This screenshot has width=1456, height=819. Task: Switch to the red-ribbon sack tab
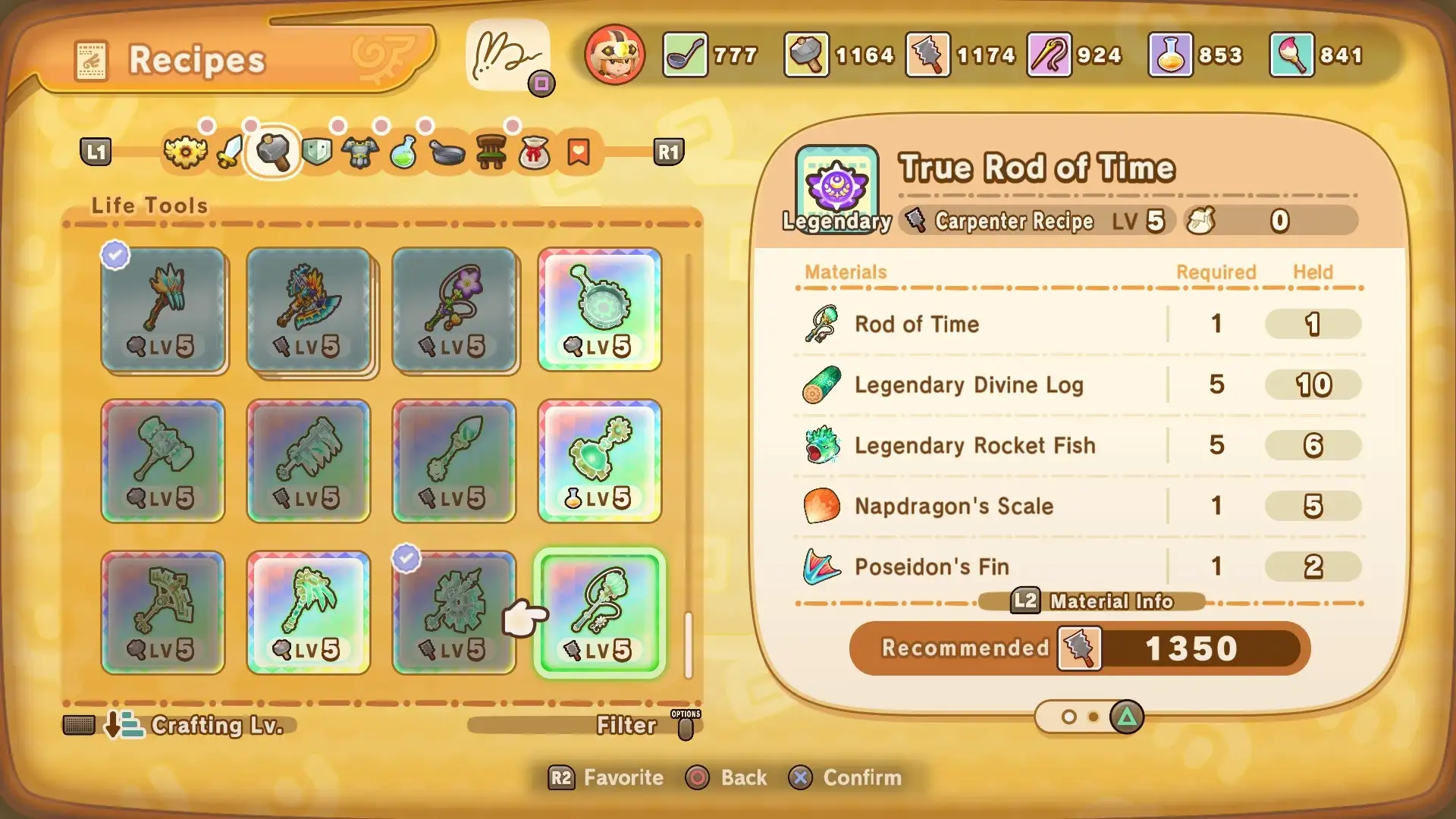click(535, 152)
